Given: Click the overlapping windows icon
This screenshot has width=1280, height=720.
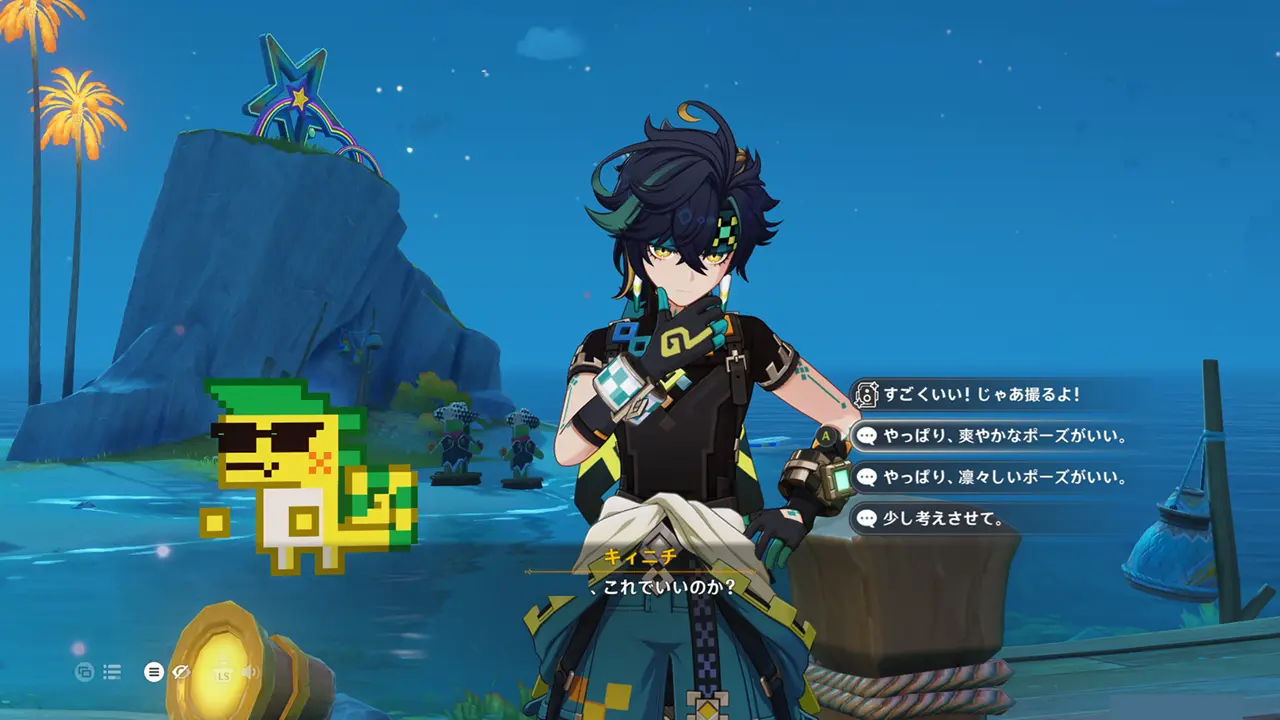Looking at the screenshot, I should 84,672.
